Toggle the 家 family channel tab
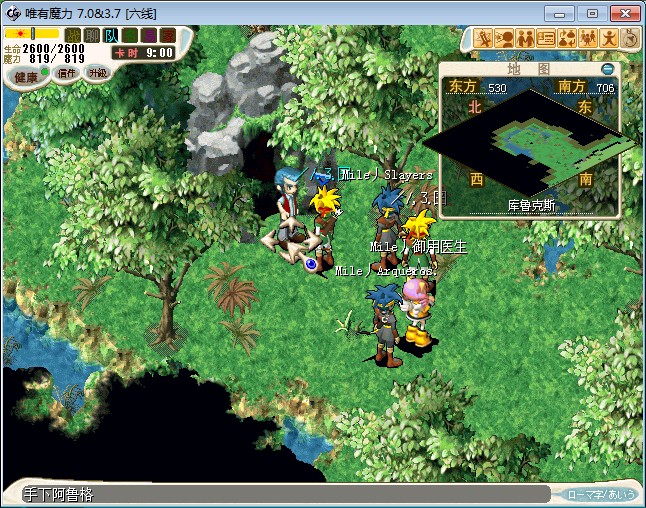Screen dimensions: 646x508 pos(167,35)
